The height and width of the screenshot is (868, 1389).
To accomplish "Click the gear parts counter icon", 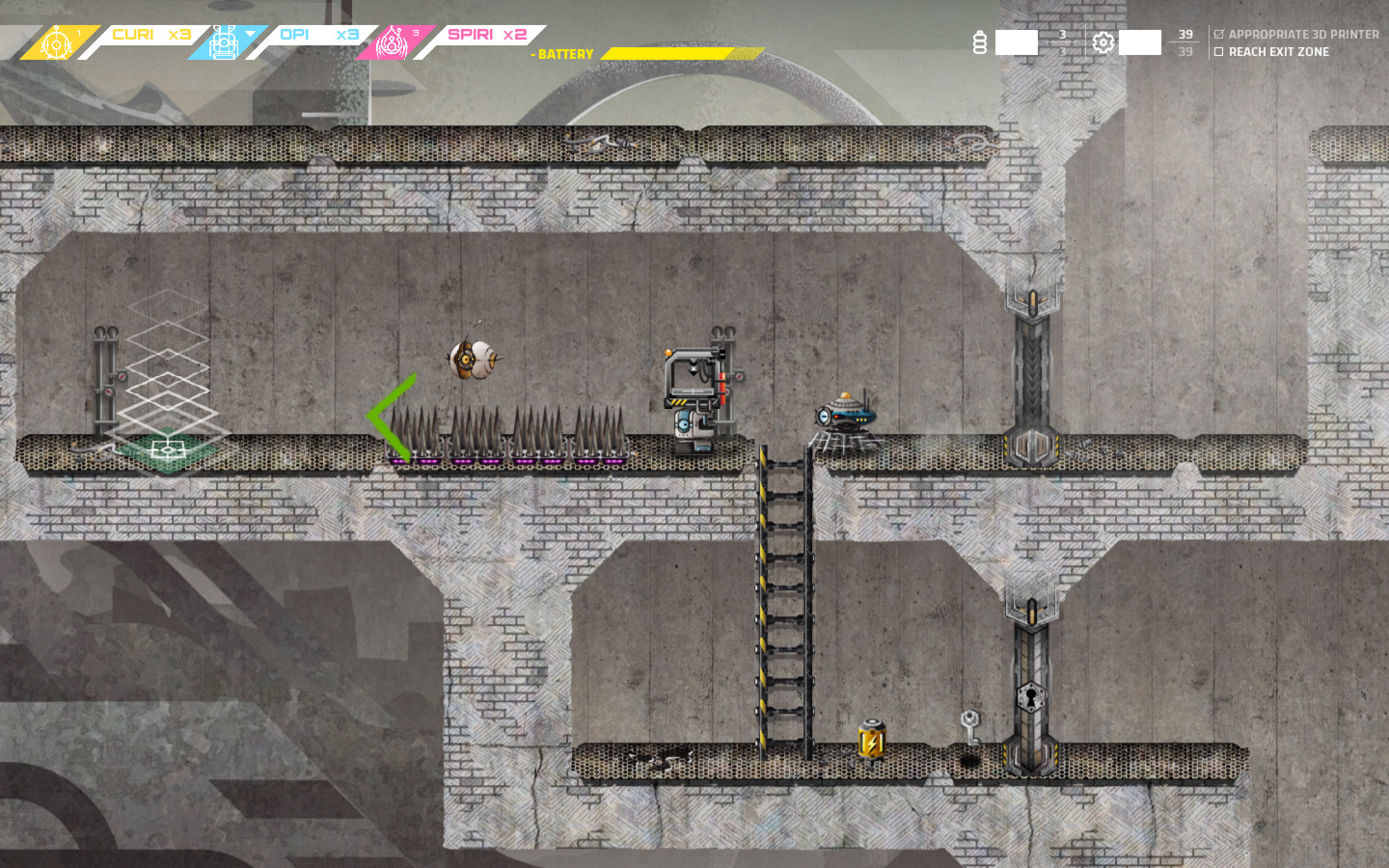I will point(1103,42).
